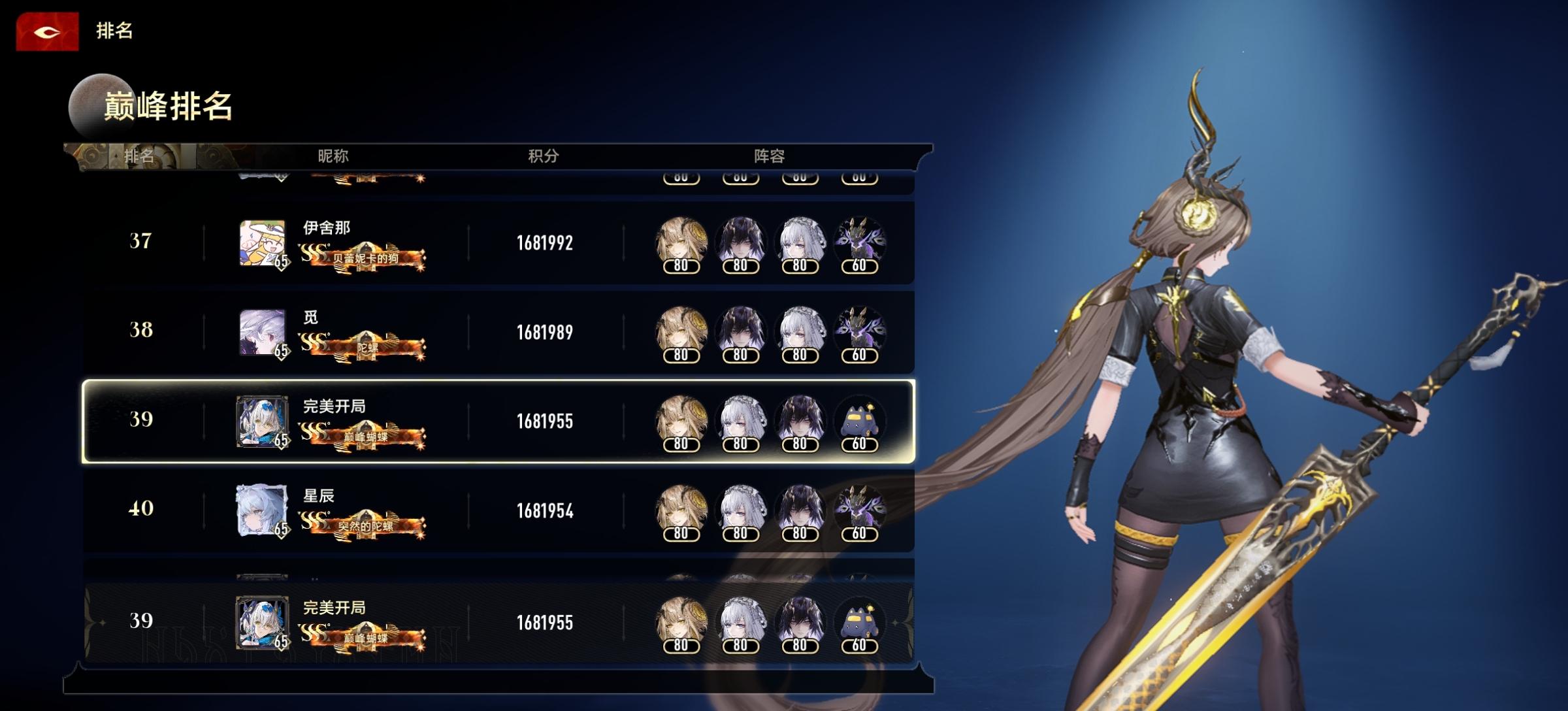Select rank 38 row of 觅

point(498,333)
